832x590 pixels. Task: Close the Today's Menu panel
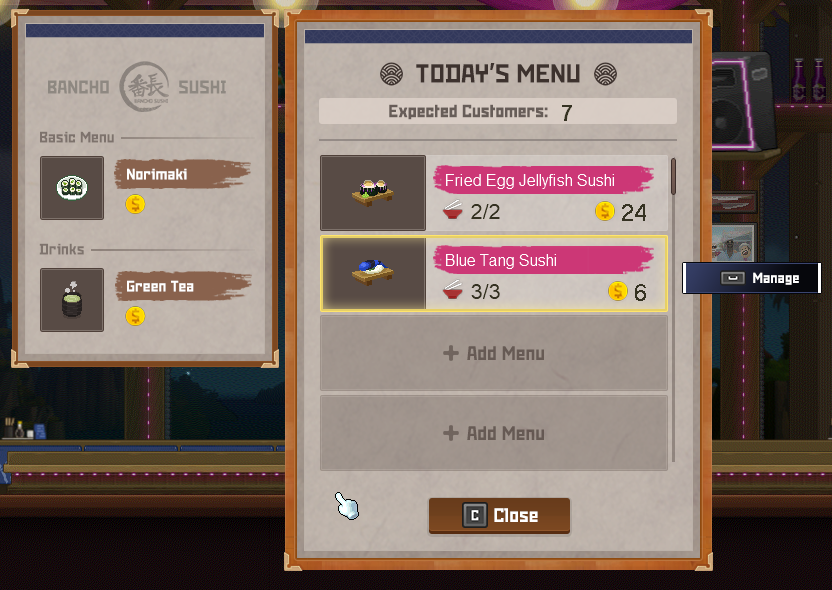click(500, 516)
